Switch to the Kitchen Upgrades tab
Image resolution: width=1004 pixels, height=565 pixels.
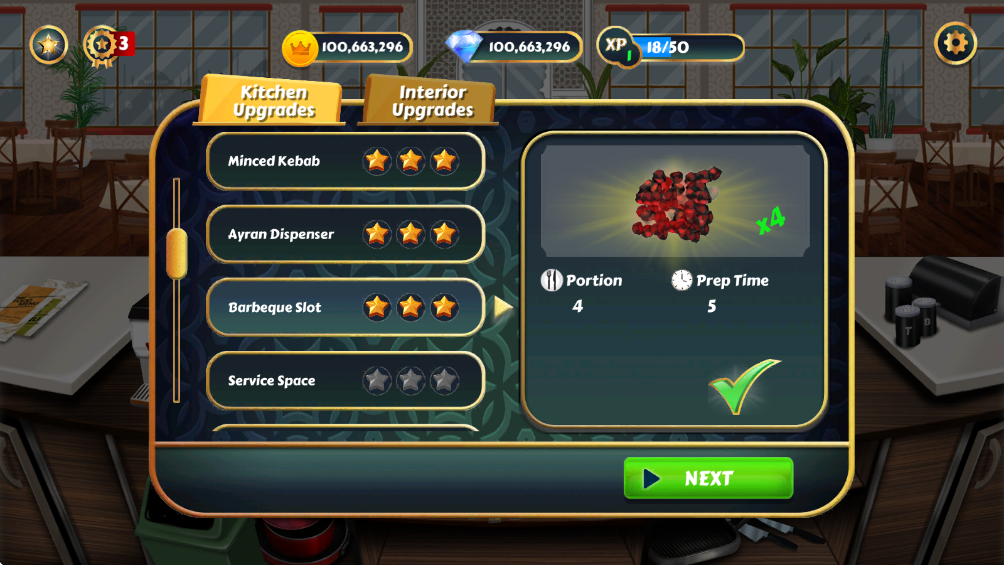pos(273,101)
